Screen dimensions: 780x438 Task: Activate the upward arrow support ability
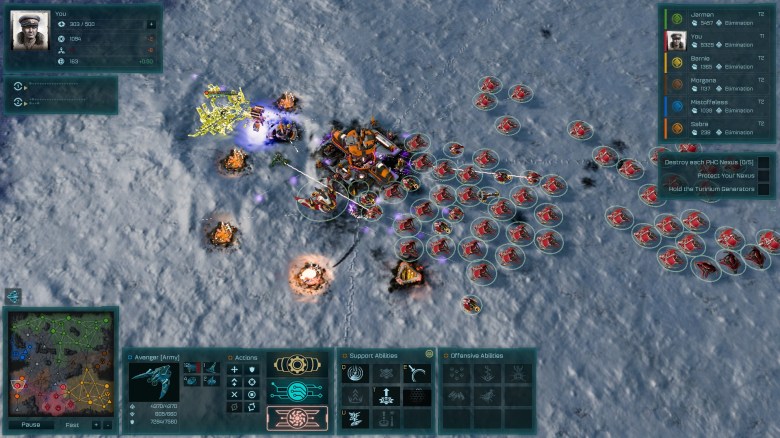pyautogui.click(x=387, y=396)
